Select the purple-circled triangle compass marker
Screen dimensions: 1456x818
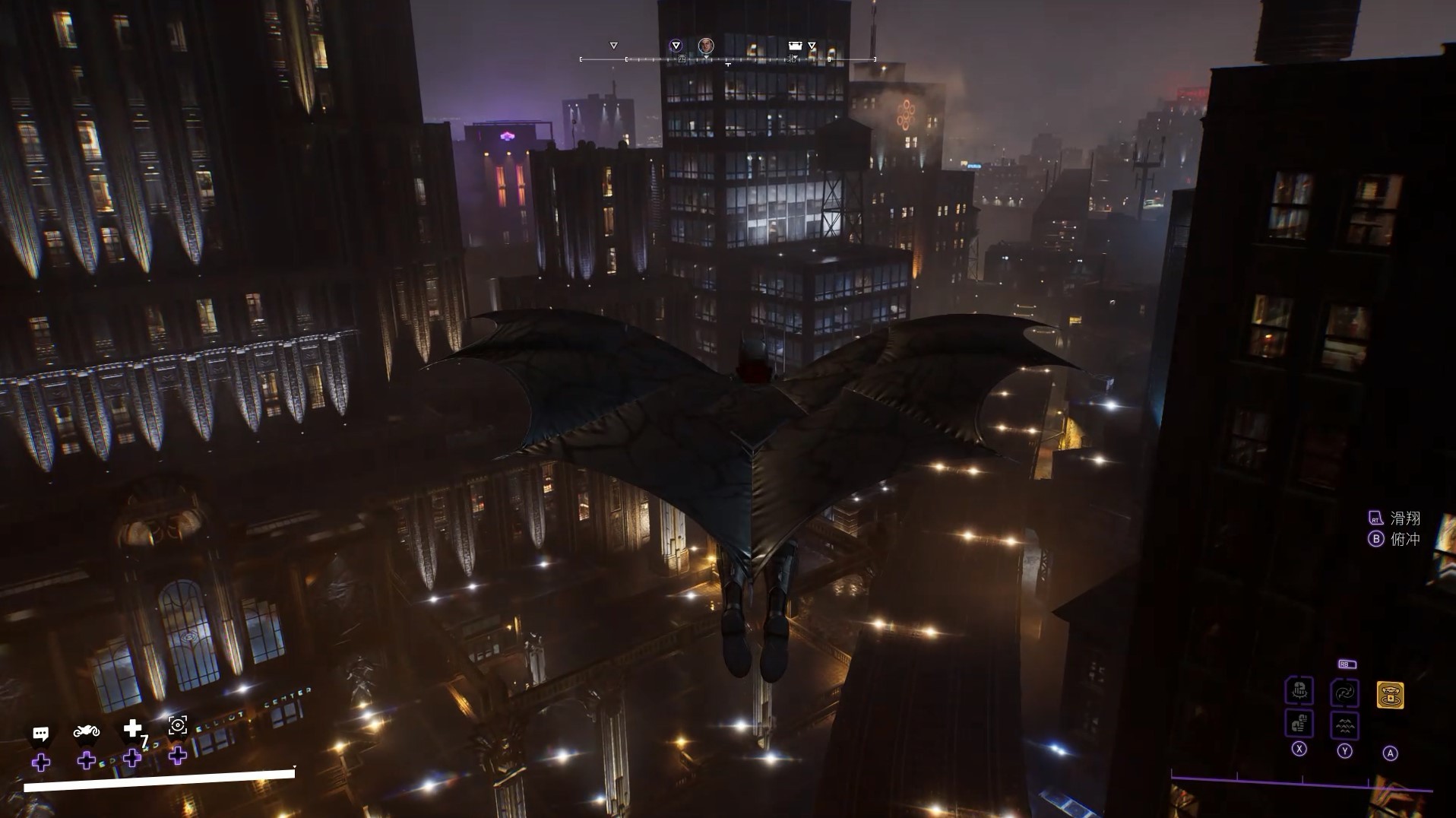676,46
